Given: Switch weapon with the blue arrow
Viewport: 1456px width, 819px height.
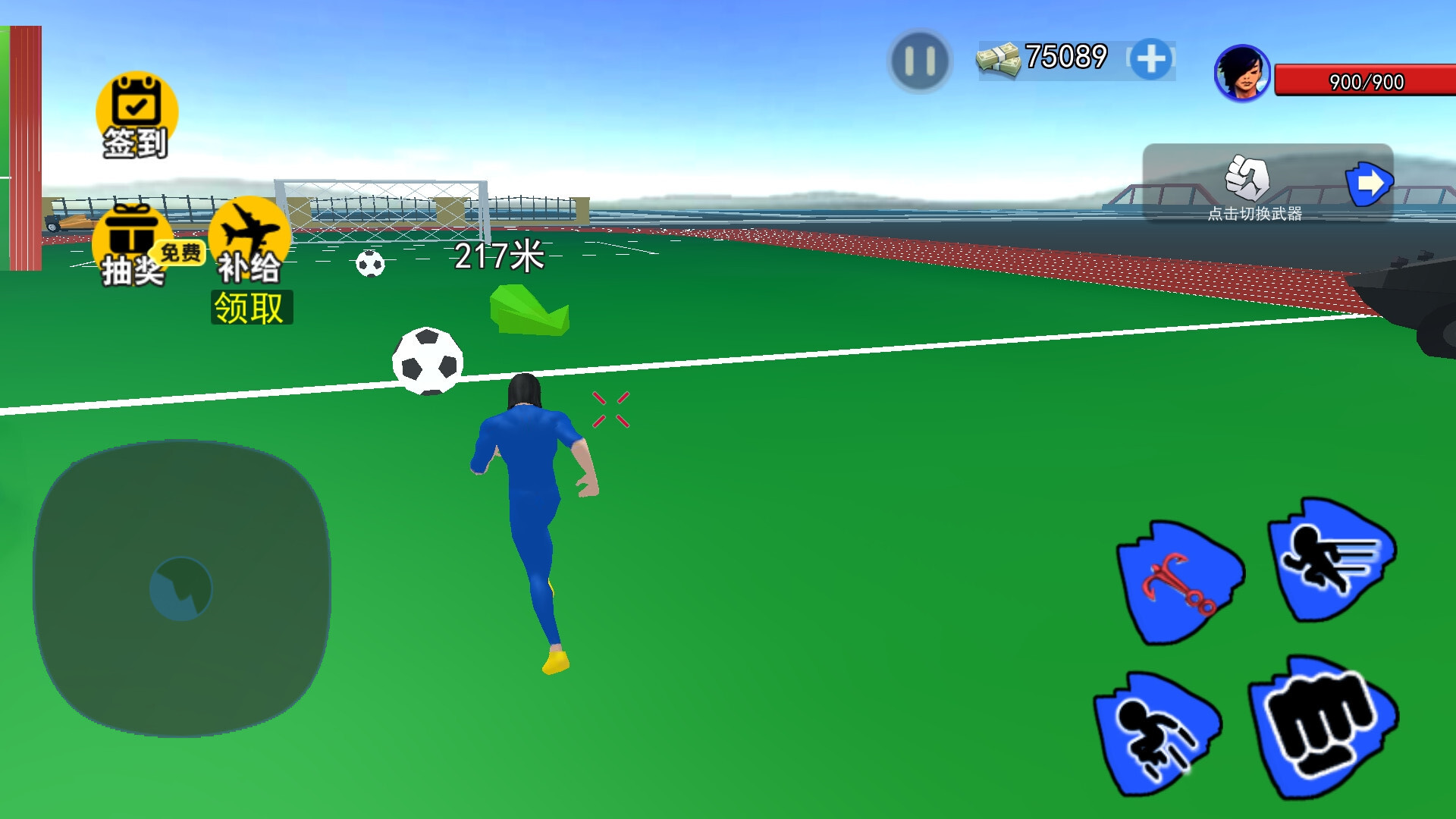Looking at the screenshot, I should (x=1368, y=184).
